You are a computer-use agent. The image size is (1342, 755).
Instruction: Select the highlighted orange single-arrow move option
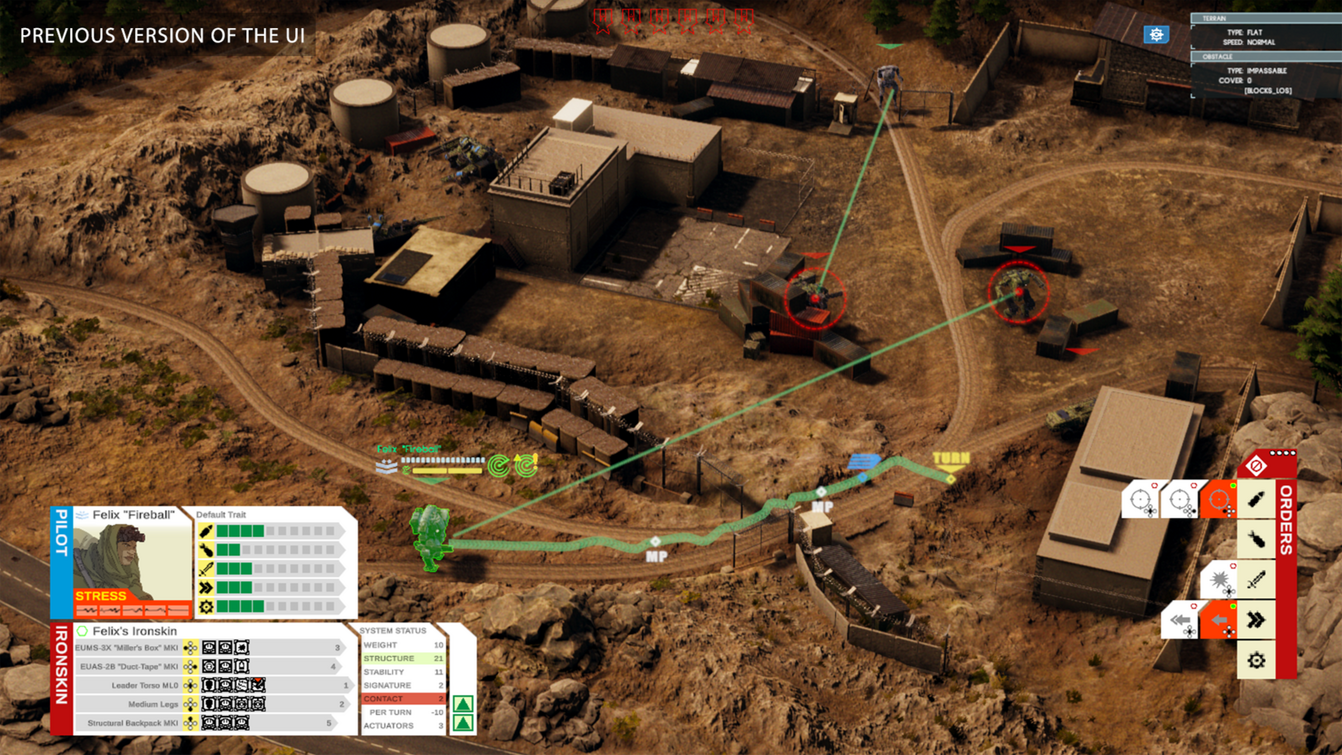pos(1219,621)
